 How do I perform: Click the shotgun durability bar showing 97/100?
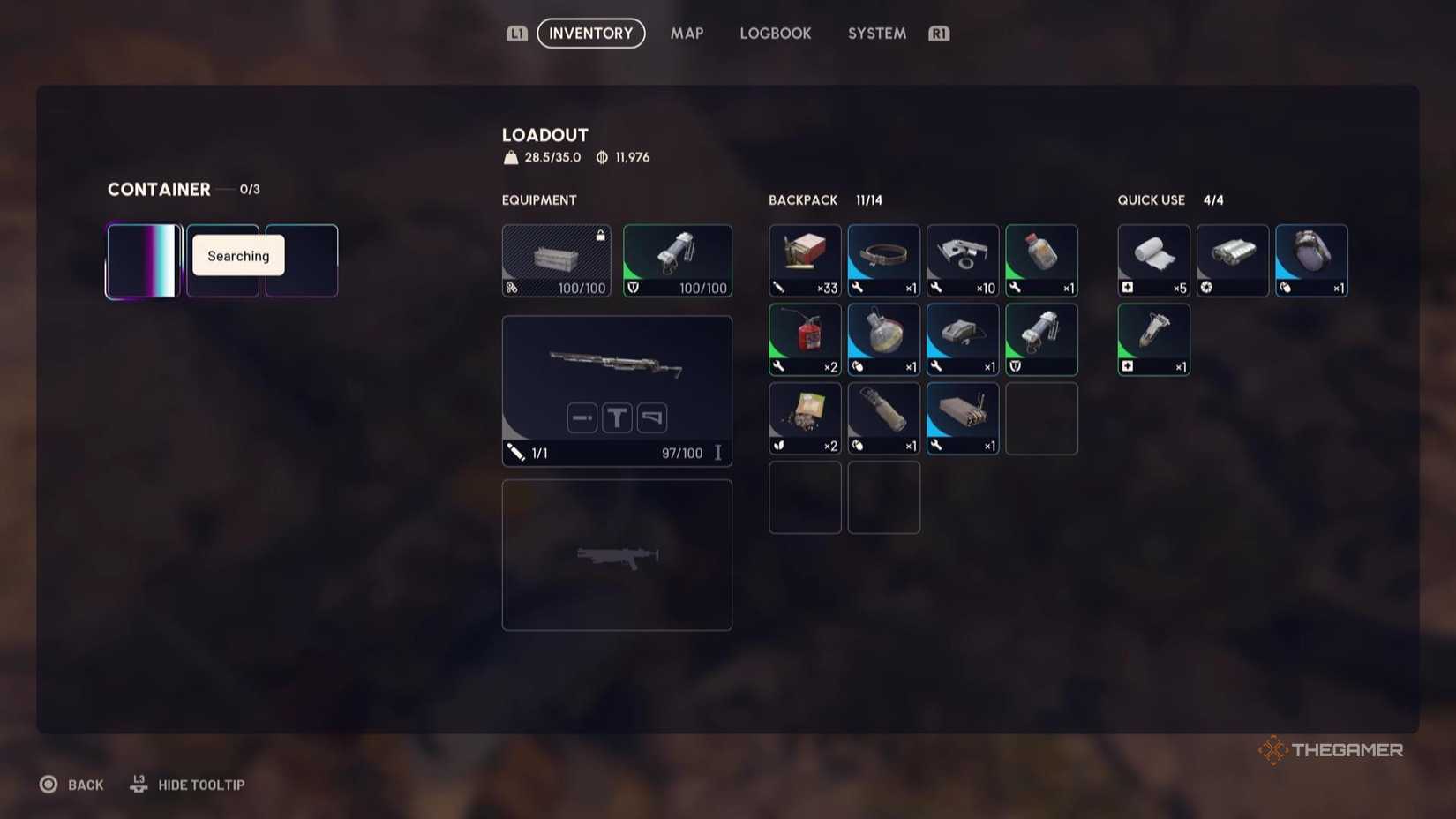(x=679, y=453)
